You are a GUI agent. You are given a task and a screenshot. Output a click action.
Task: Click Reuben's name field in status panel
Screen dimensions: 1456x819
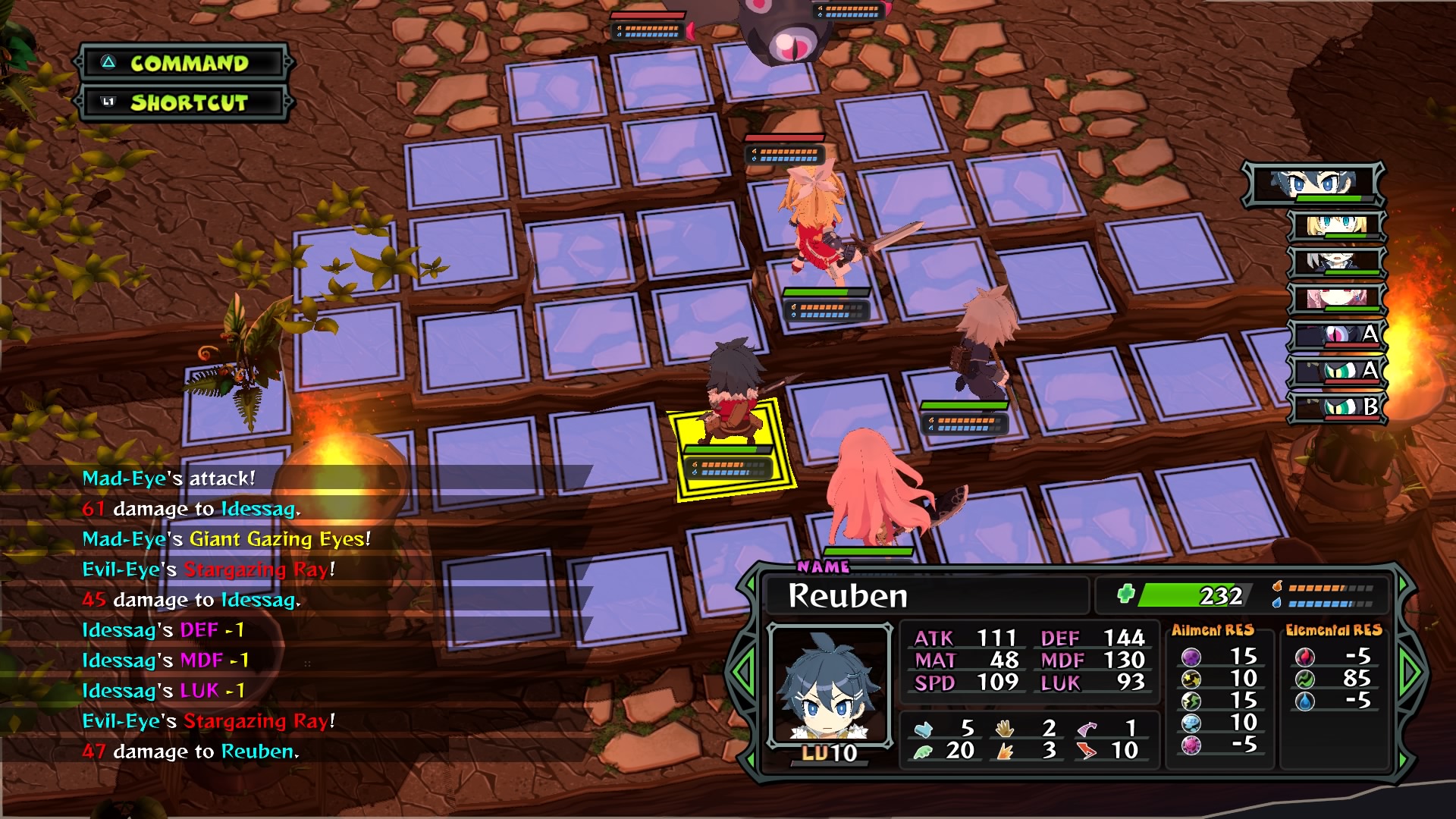(925, 595)
